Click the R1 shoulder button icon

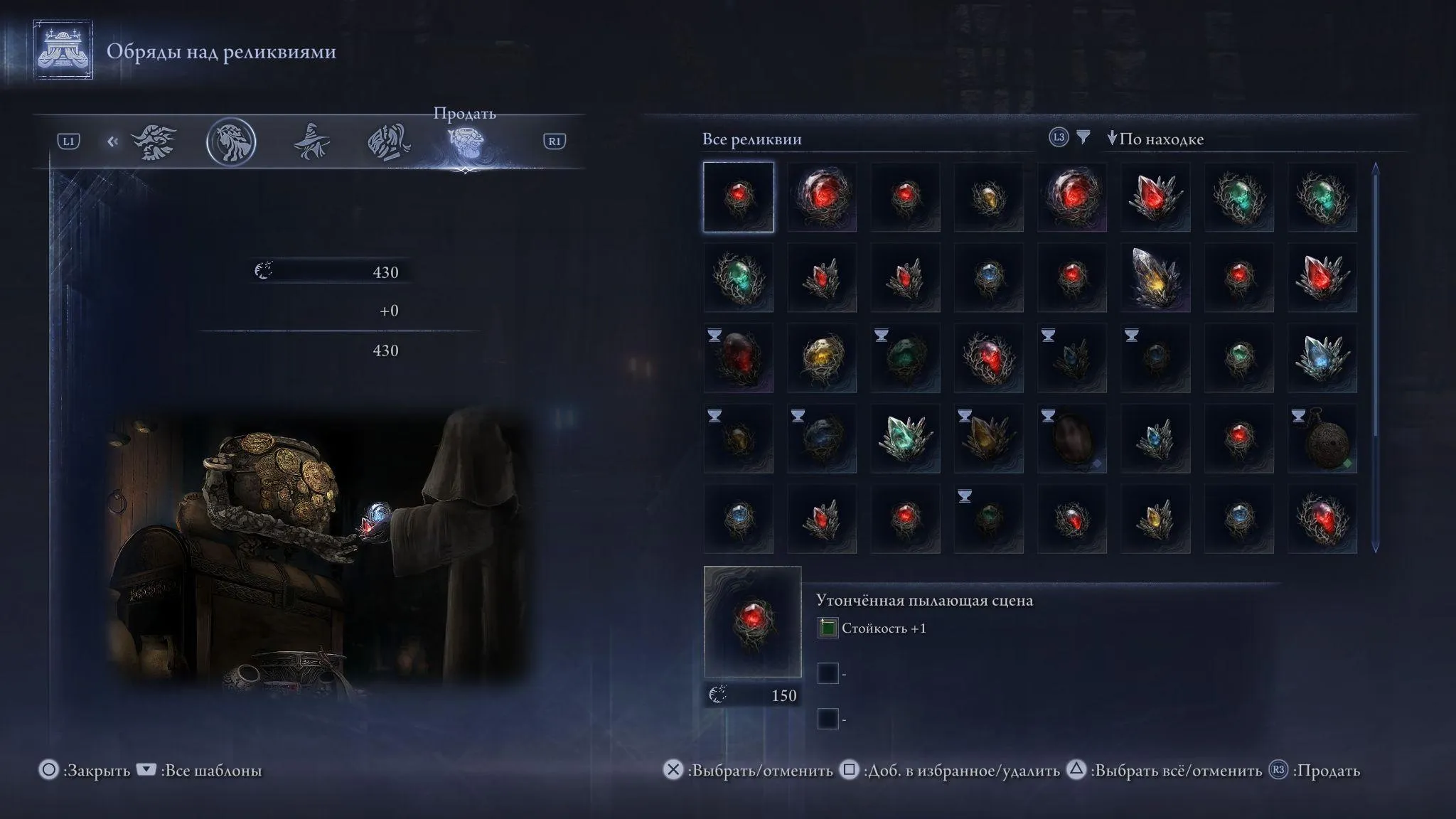click(555, 141)
